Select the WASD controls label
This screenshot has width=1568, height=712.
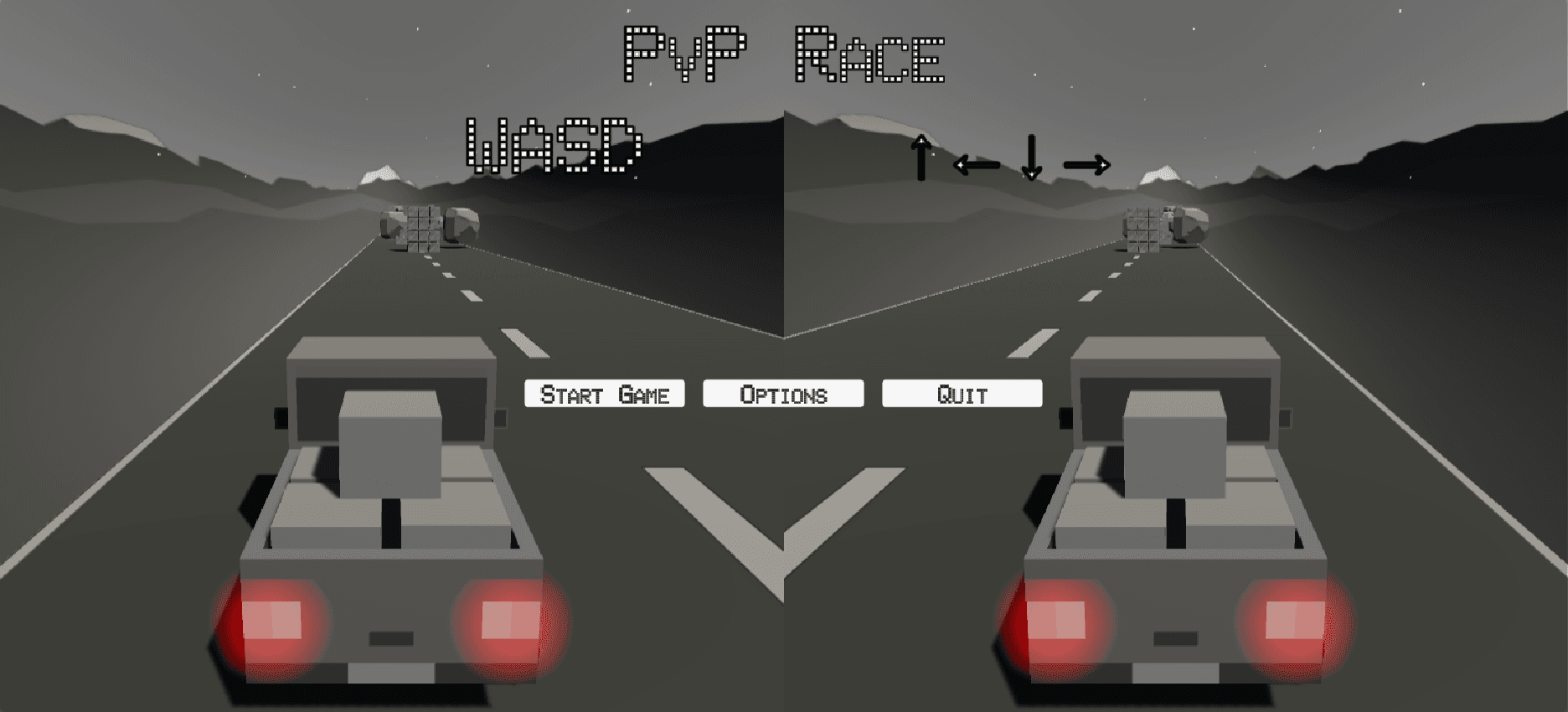554,147
